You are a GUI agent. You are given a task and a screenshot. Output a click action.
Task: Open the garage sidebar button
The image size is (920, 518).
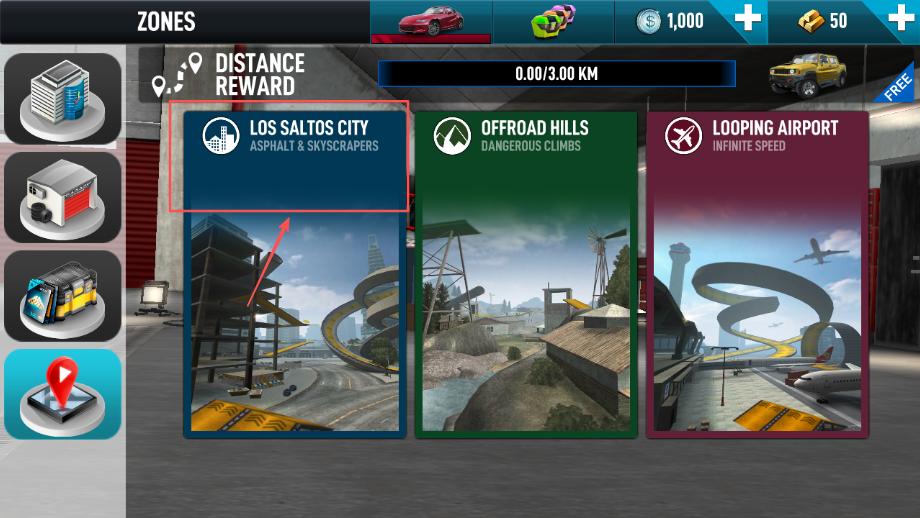[x=62, y=196]
